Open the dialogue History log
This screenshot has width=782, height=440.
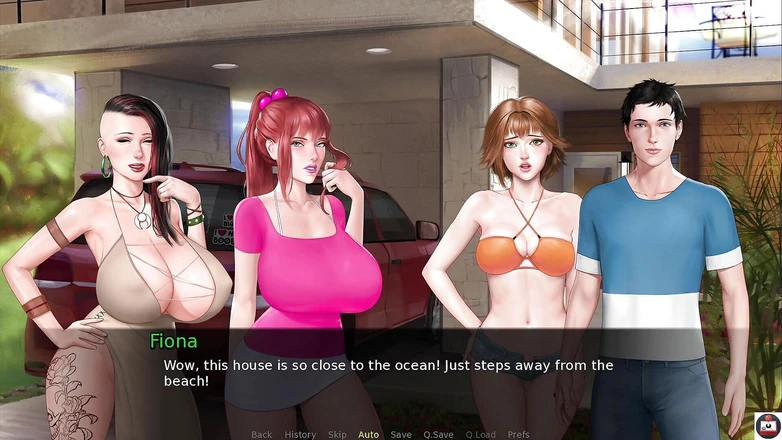point(300,434)
